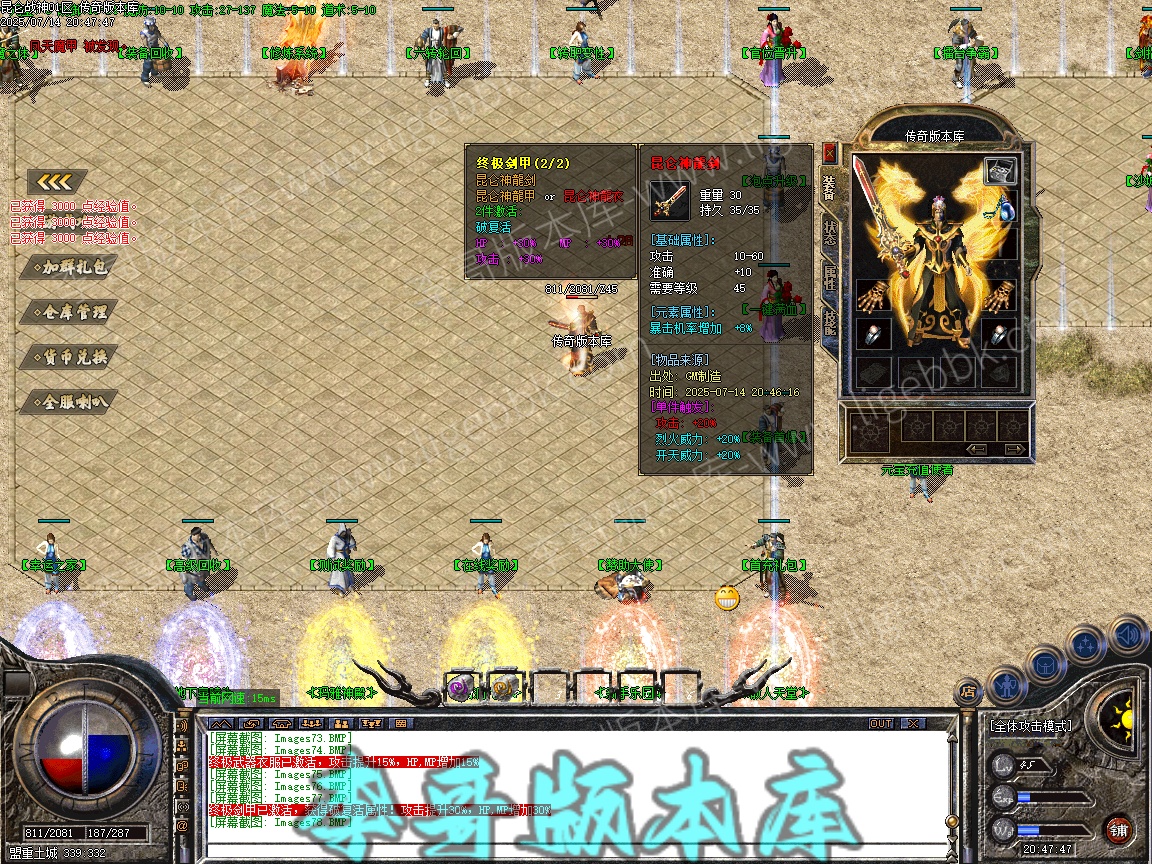Select the 货币兑换 currency exchange button
1152x864 pixels.
[x=68, y=357]
